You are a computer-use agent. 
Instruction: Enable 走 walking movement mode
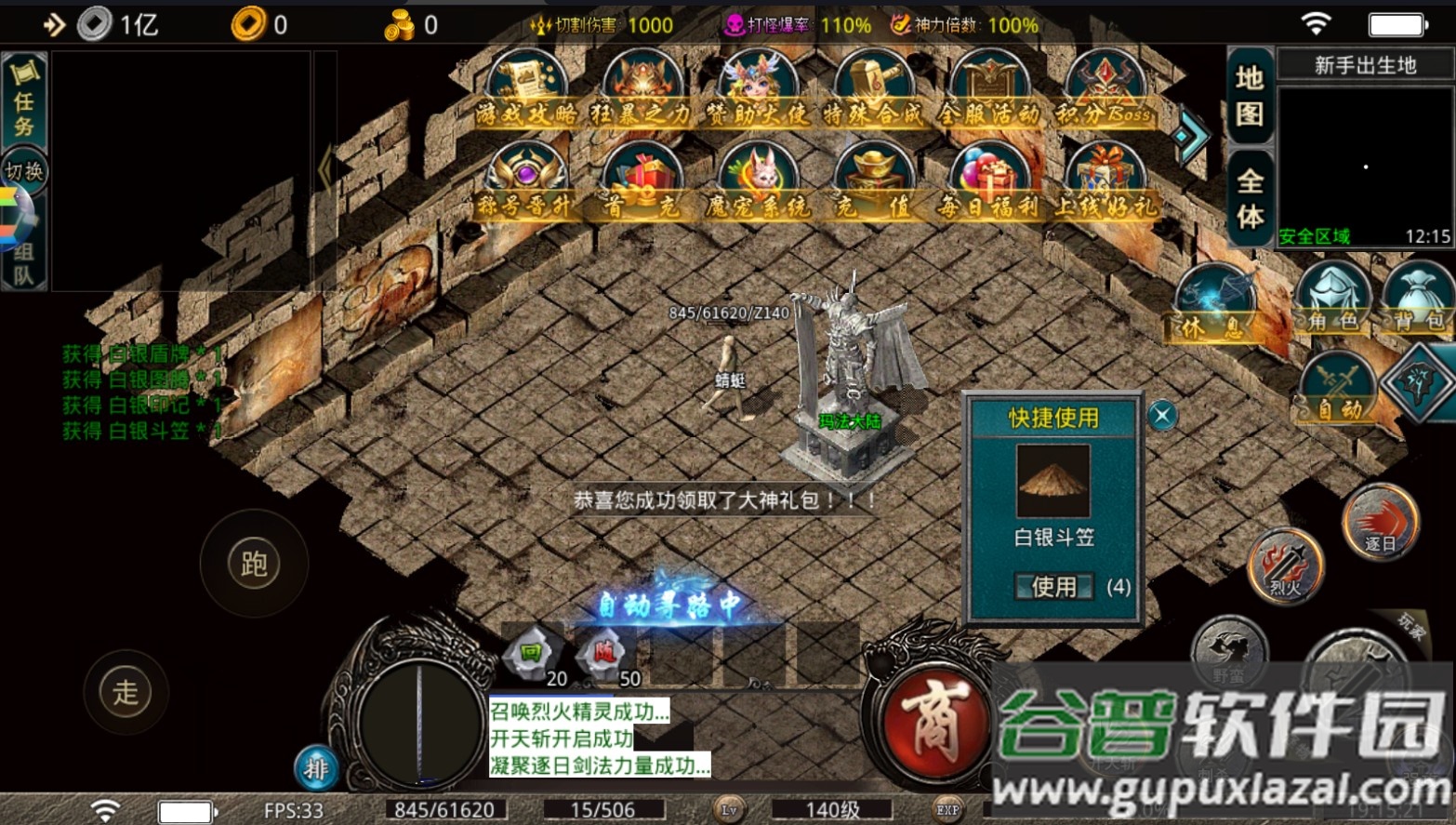[x=126, y=692]
